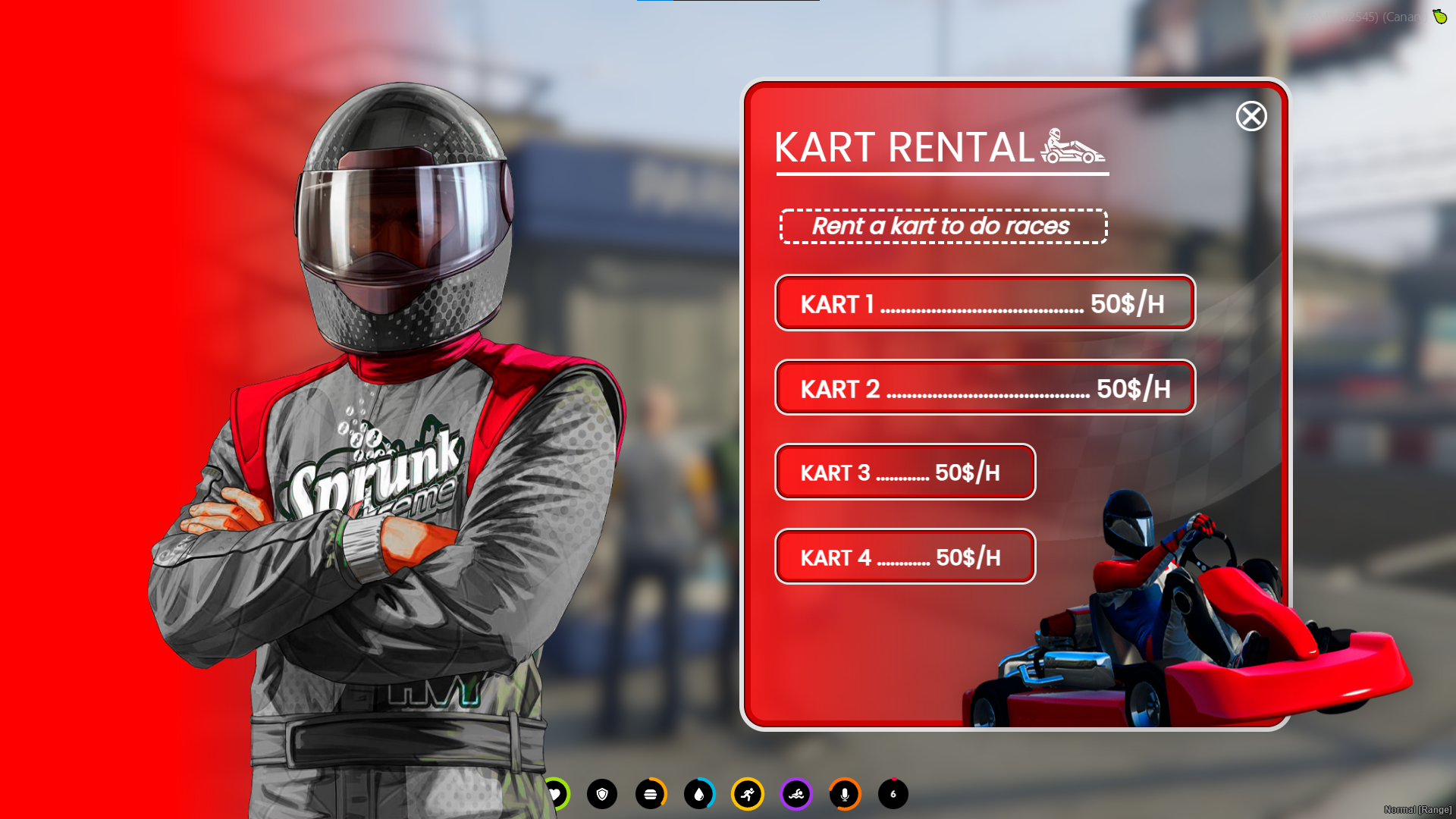Click the player ID circle showing 6

tap(893, 795)
